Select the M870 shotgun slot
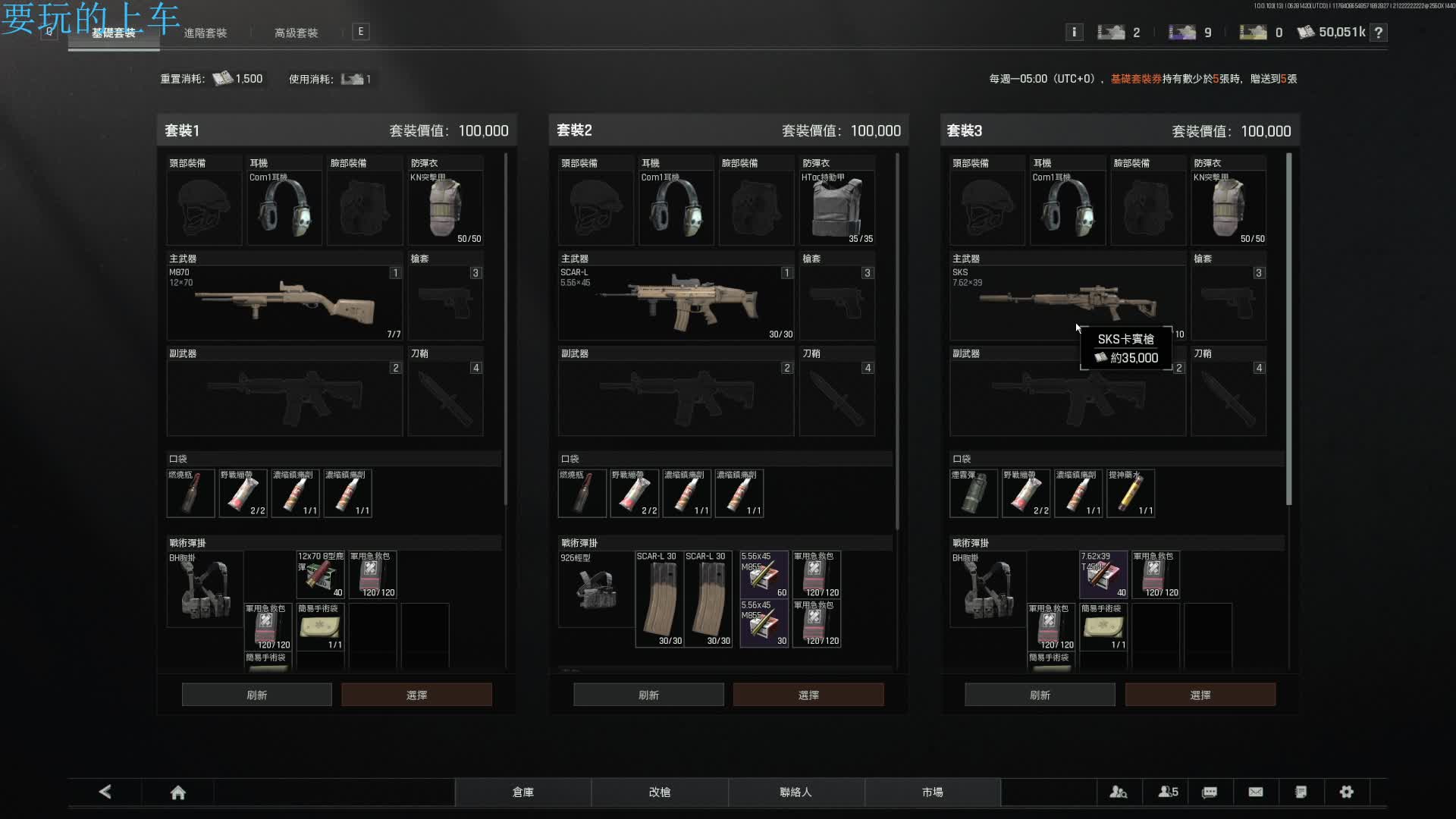This screenshot has width=1456, height=819. [284, 303]
